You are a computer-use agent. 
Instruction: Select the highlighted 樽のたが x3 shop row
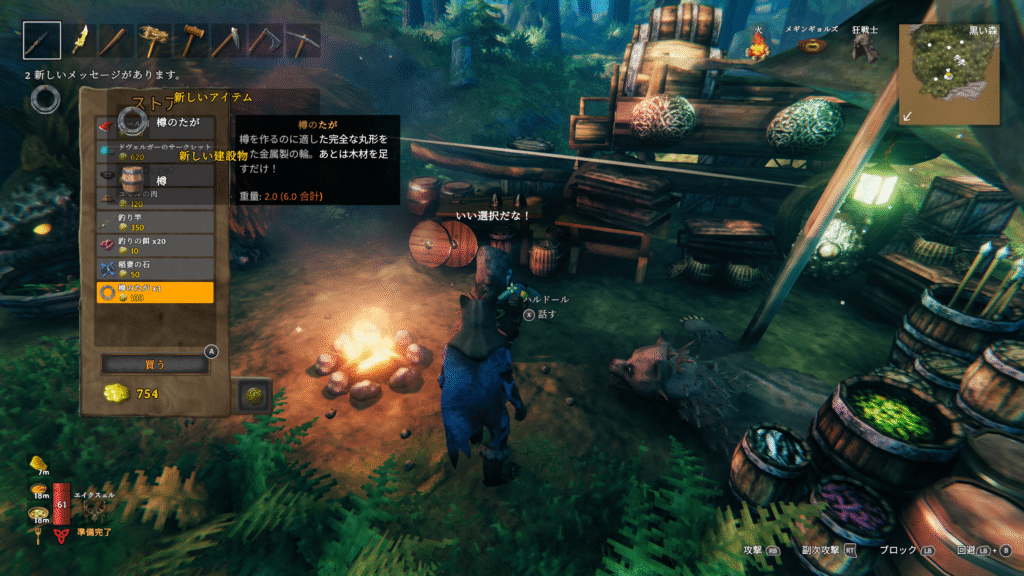(x=155, y=292)
